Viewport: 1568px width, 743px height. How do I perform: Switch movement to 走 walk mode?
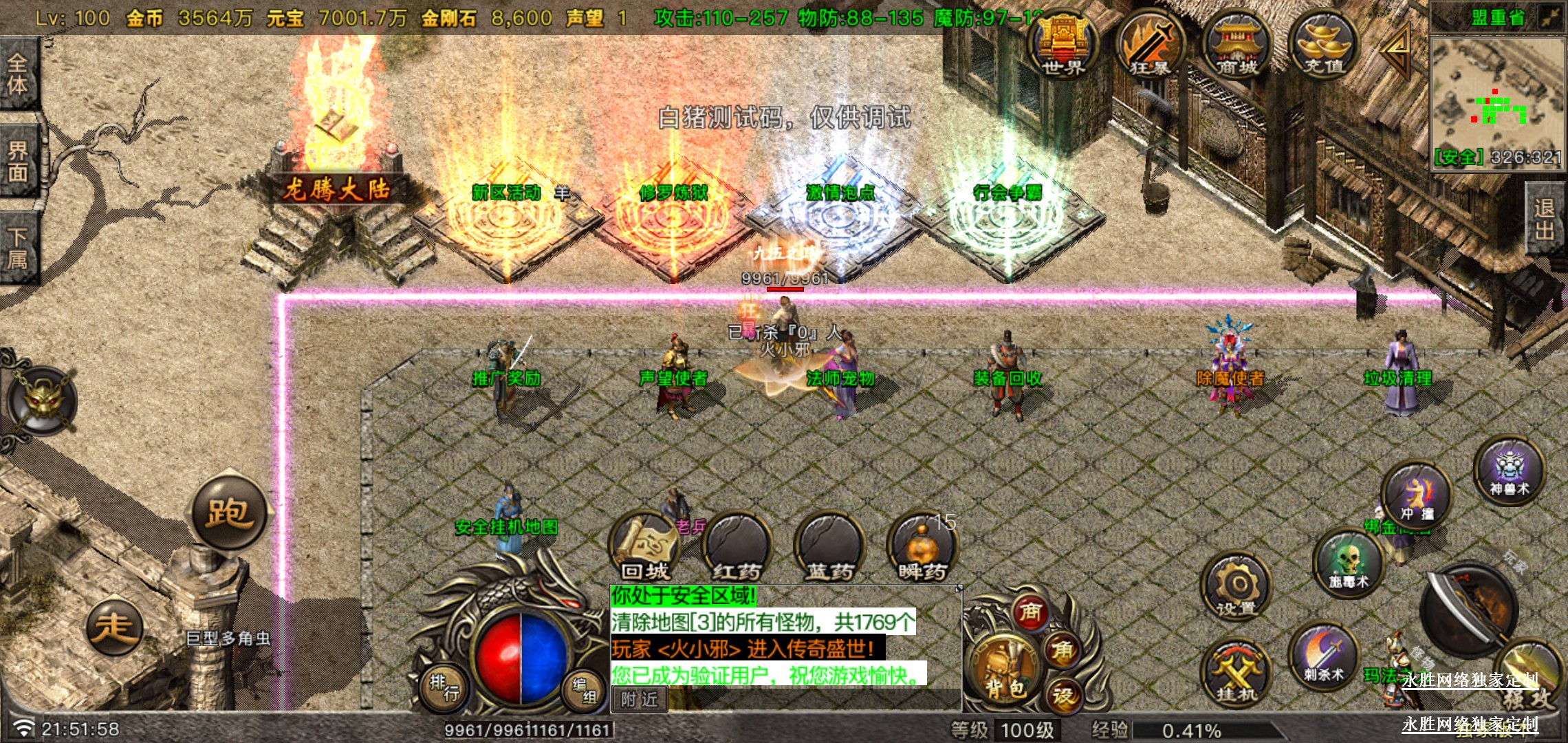coord(114,627)
